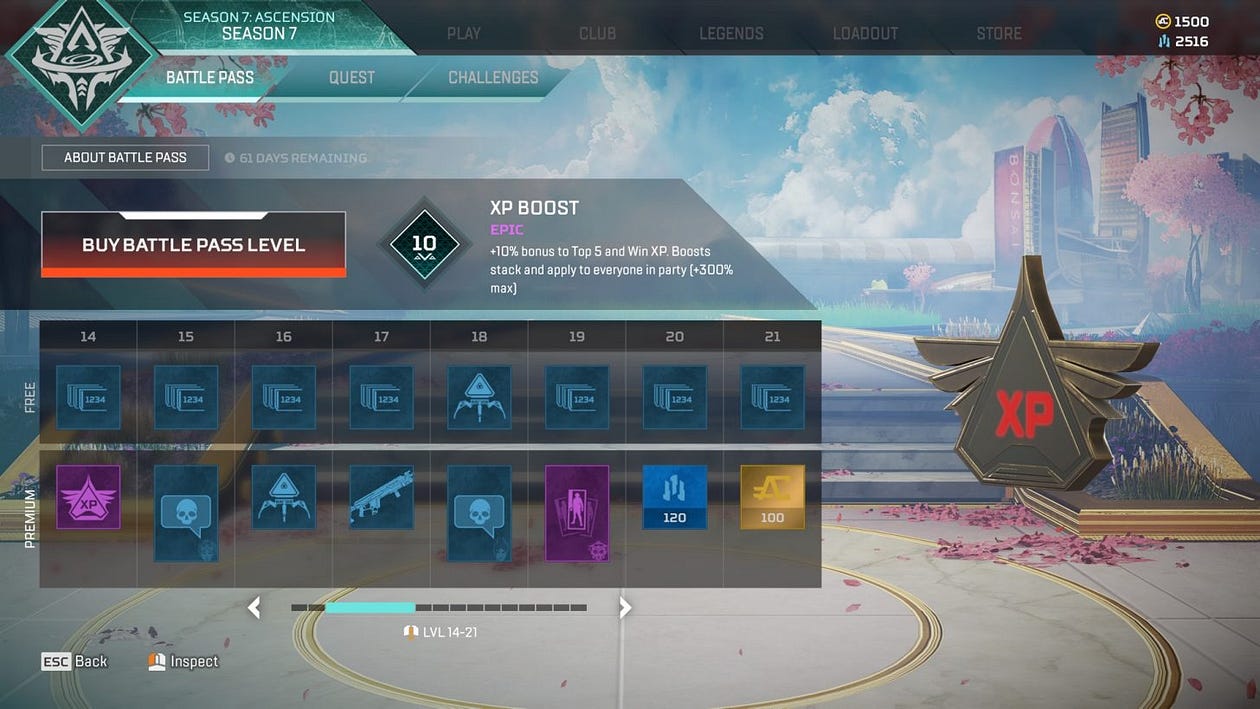Pick the gold 100 Apex Coins reward
This screenshot has height=709, width=1260.
(x=772, y=497)
